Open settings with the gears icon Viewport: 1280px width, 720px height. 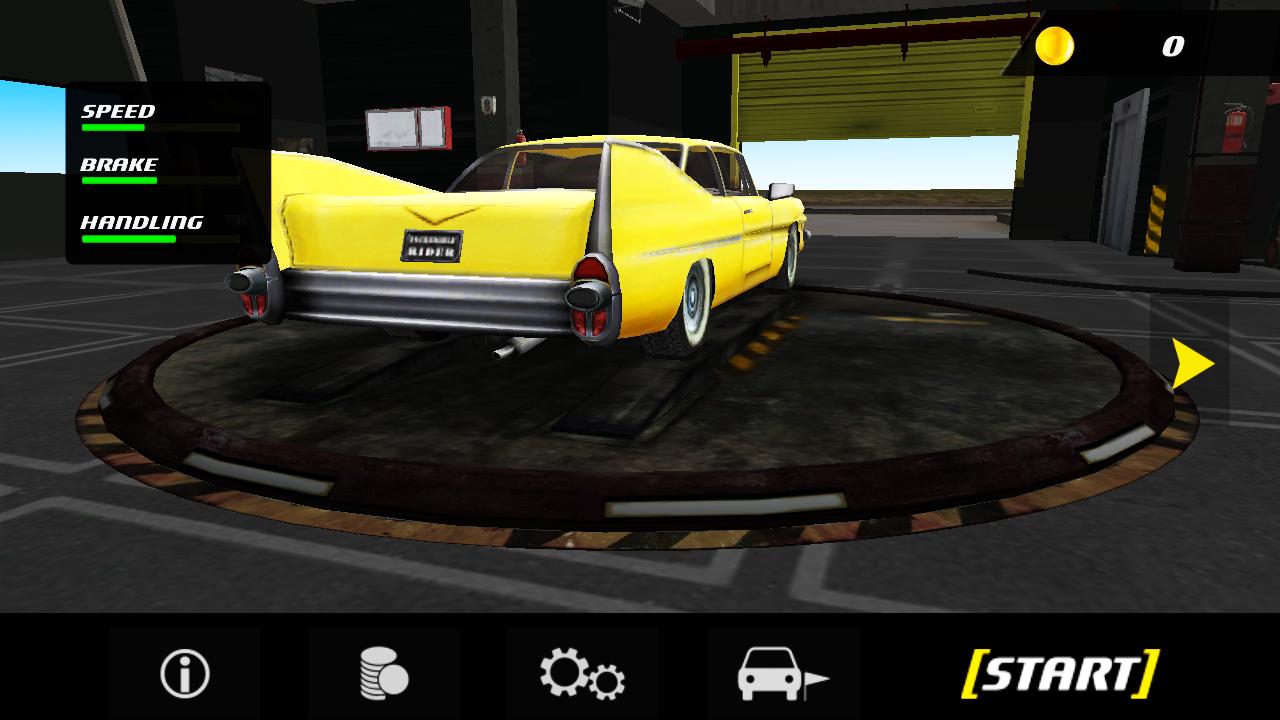coord(582,673)
